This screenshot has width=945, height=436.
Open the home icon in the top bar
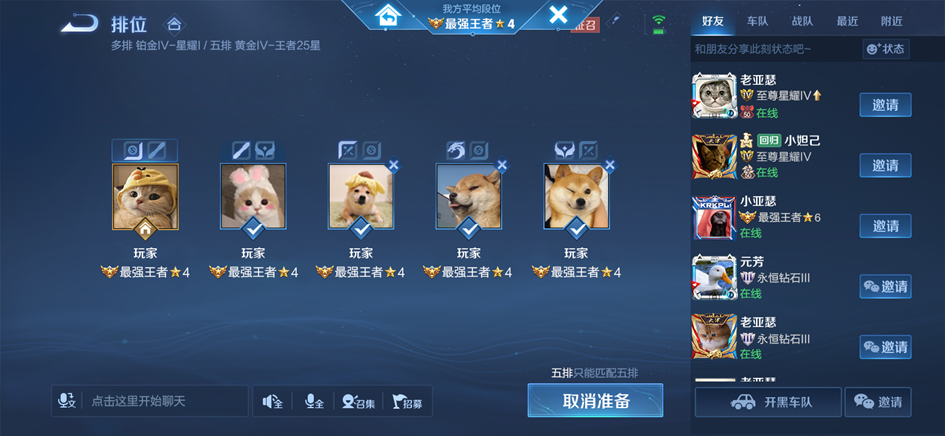tap(387, 15)
